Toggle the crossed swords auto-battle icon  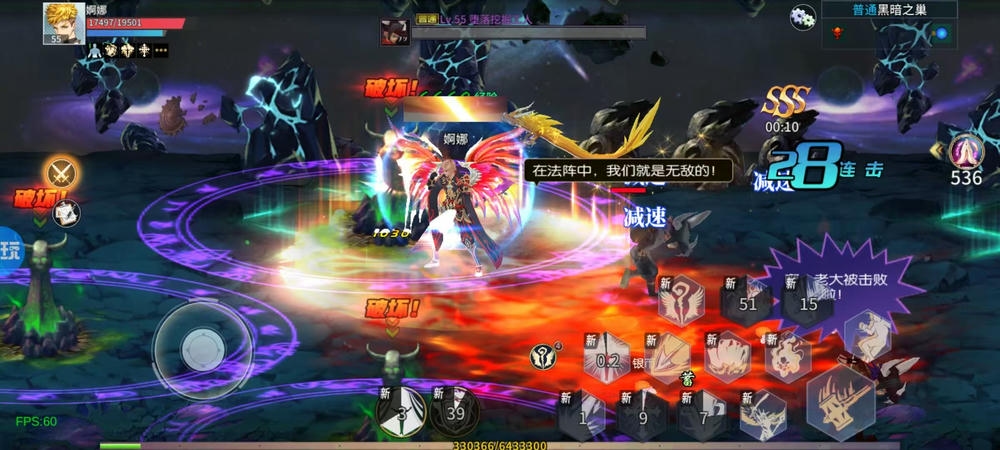[63, 174]
